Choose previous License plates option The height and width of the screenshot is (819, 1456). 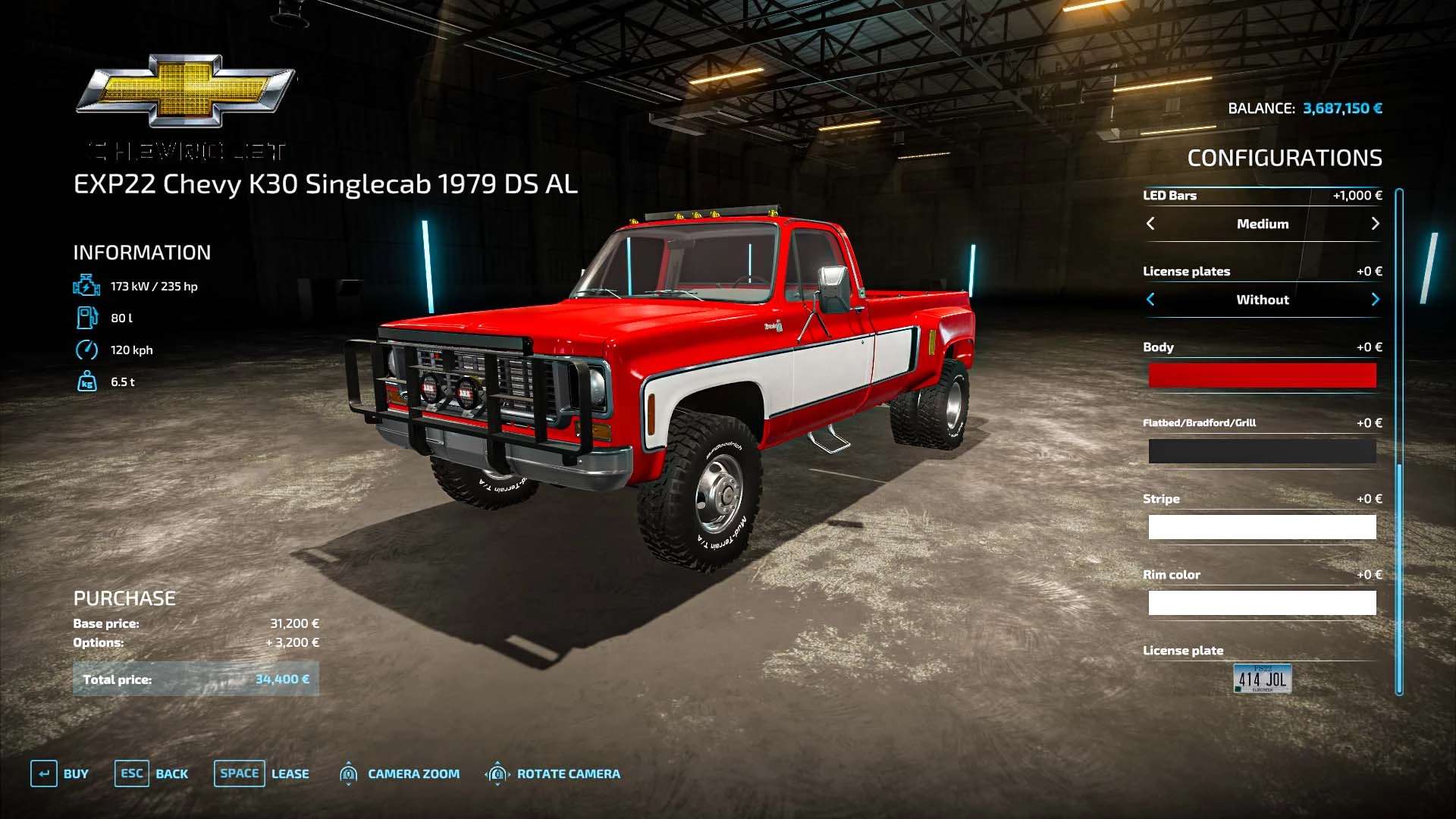point(1150,300)
